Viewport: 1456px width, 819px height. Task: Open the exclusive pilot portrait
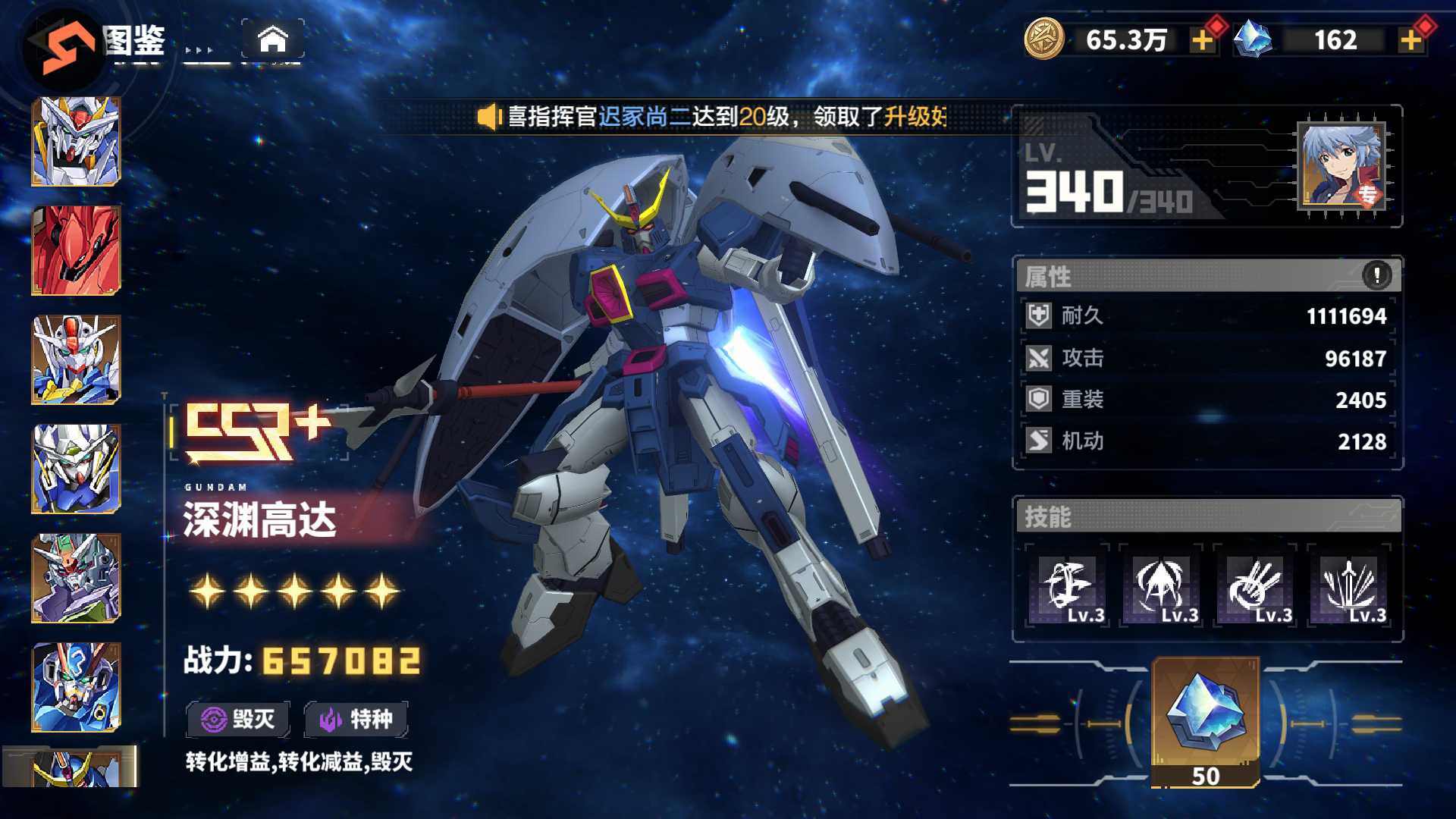1341,165
